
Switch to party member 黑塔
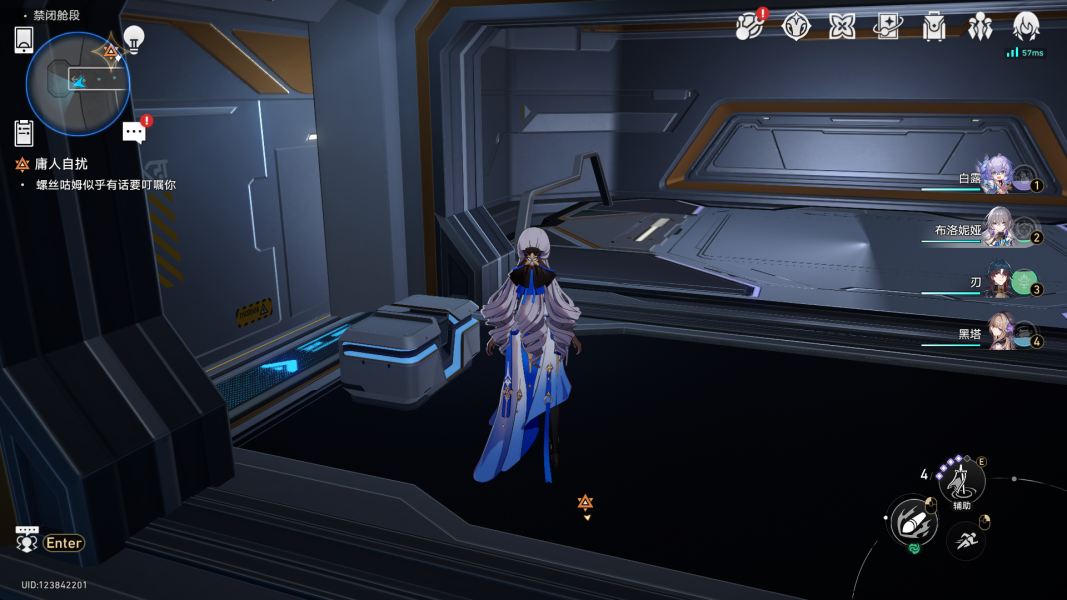point(1001,333)
